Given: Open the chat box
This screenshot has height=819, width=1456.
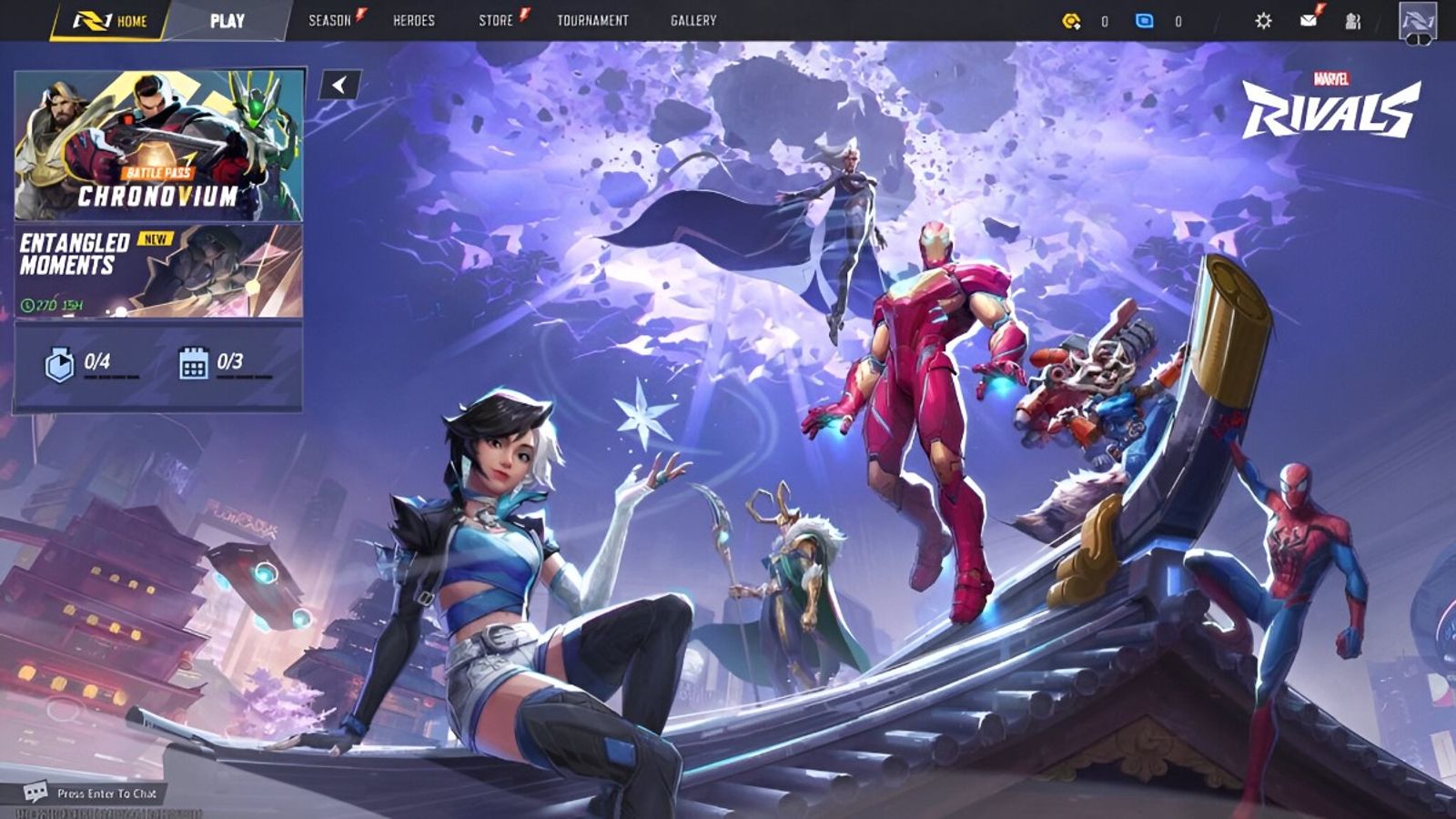Looking at the screenshot, I should [91, 794].
